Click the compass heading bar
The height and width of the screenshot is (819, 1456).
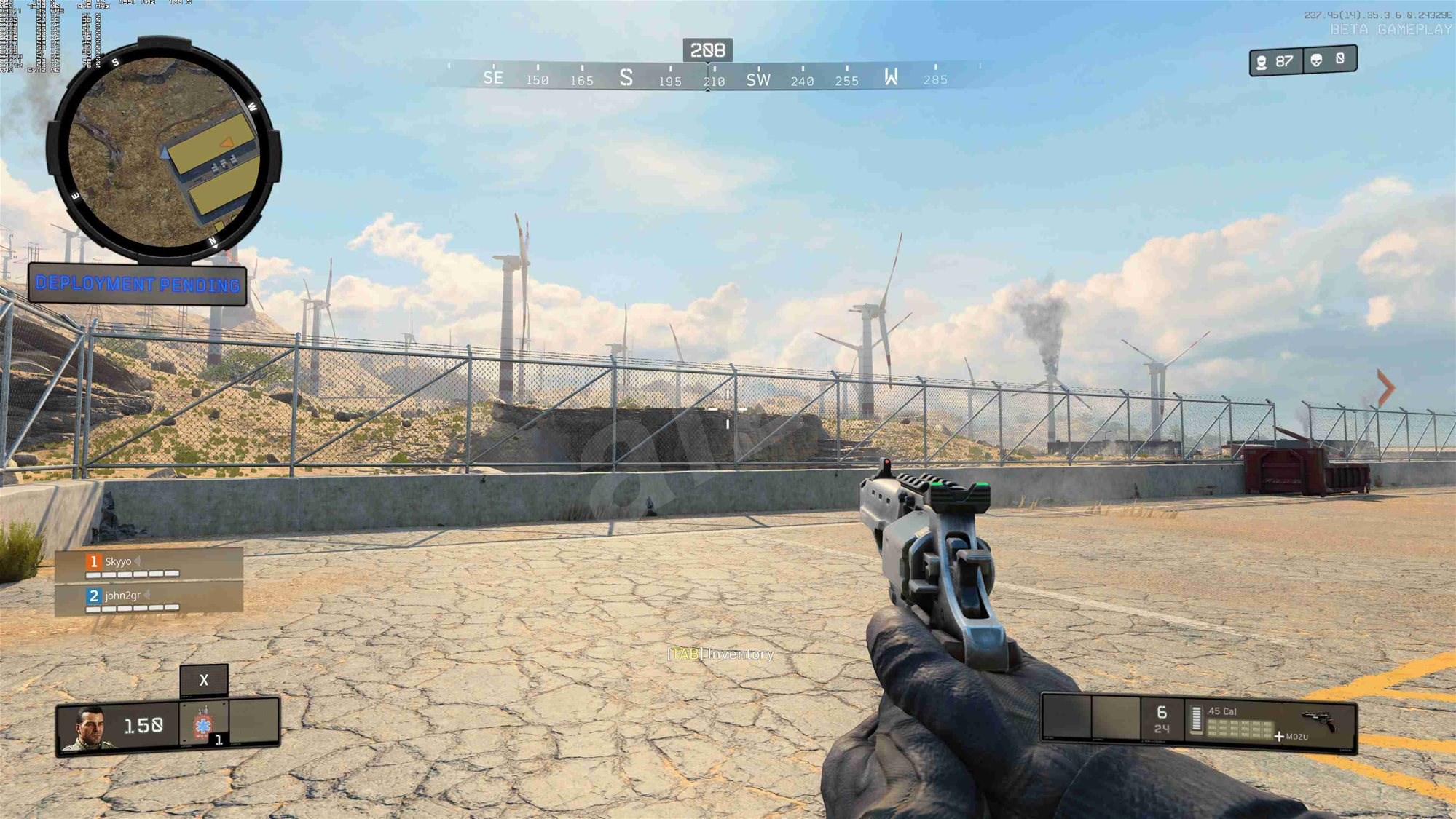[x=708, y=77]
